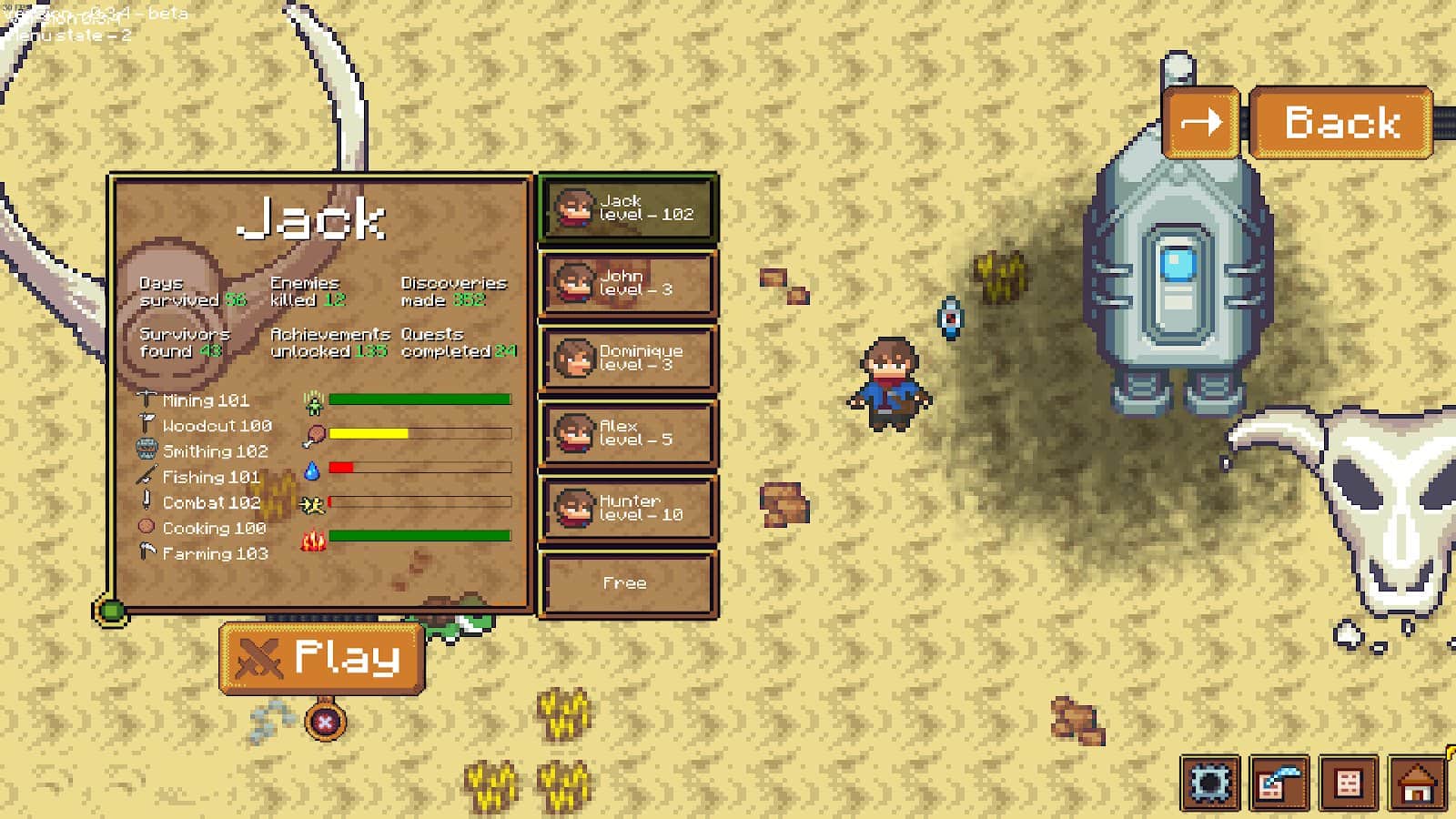This screenshot has height=819, width=1456.
Task: Click the house icon button
Action: point(1418,783)
